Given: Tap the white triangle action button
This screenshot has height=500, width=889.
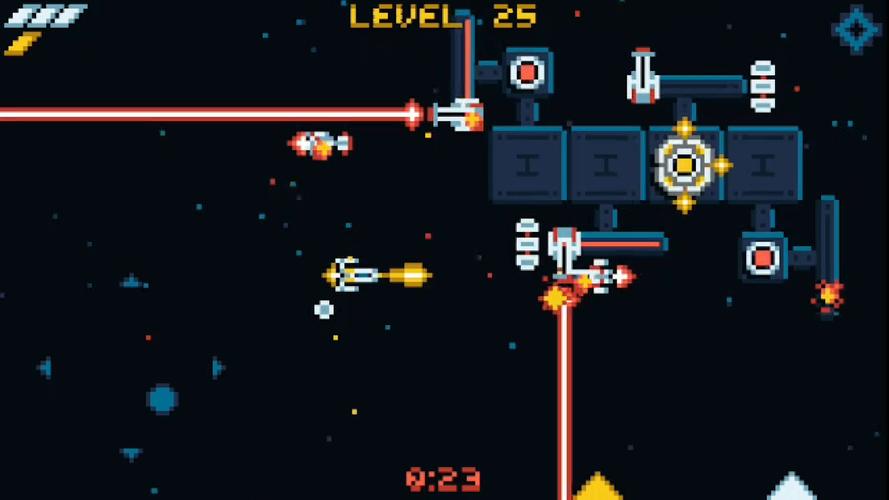Looking at the screenshot, I should coord(792,488).
